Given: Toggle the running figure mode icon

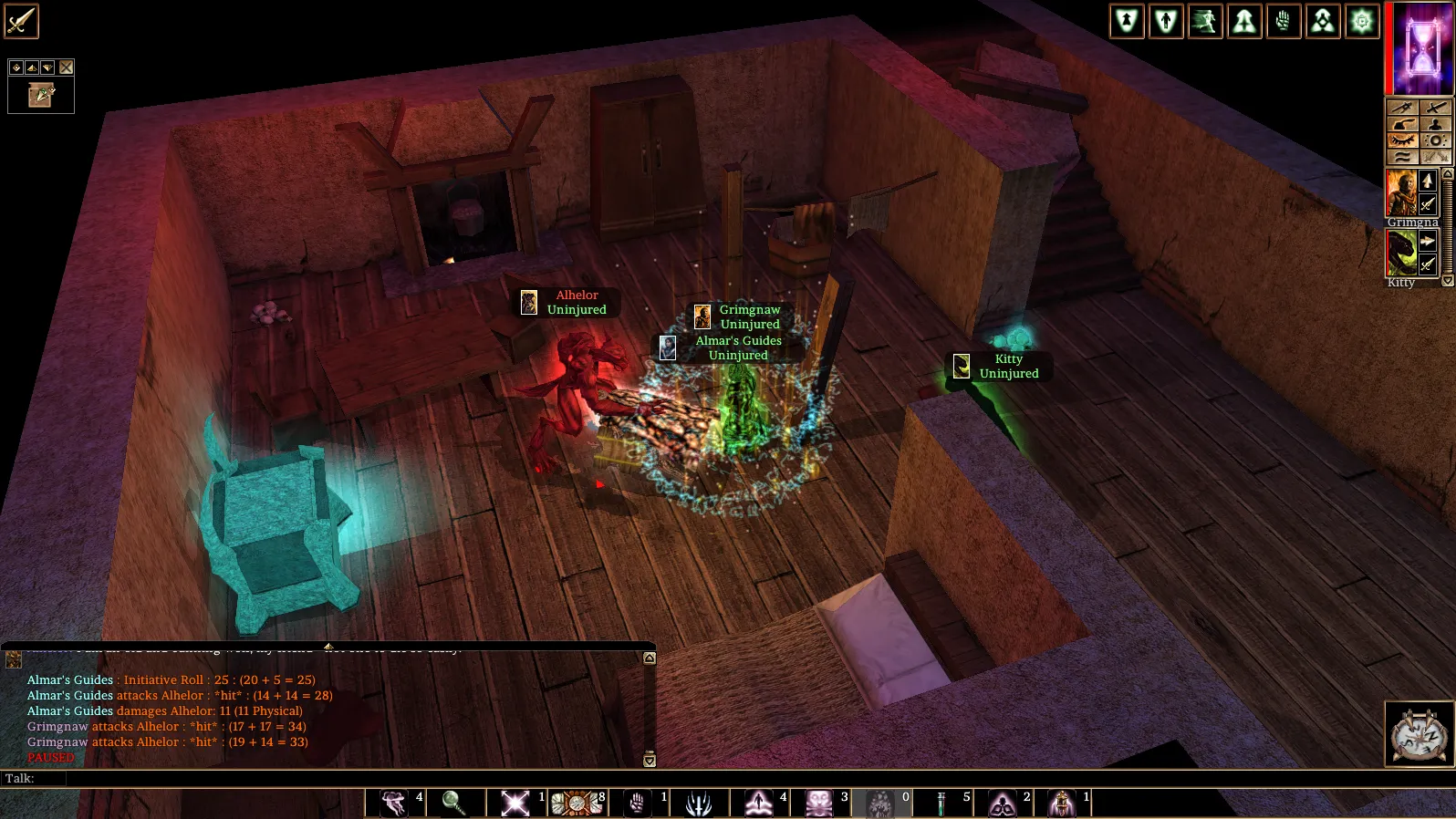Looking at the screenshot, I should point(1205,21).
